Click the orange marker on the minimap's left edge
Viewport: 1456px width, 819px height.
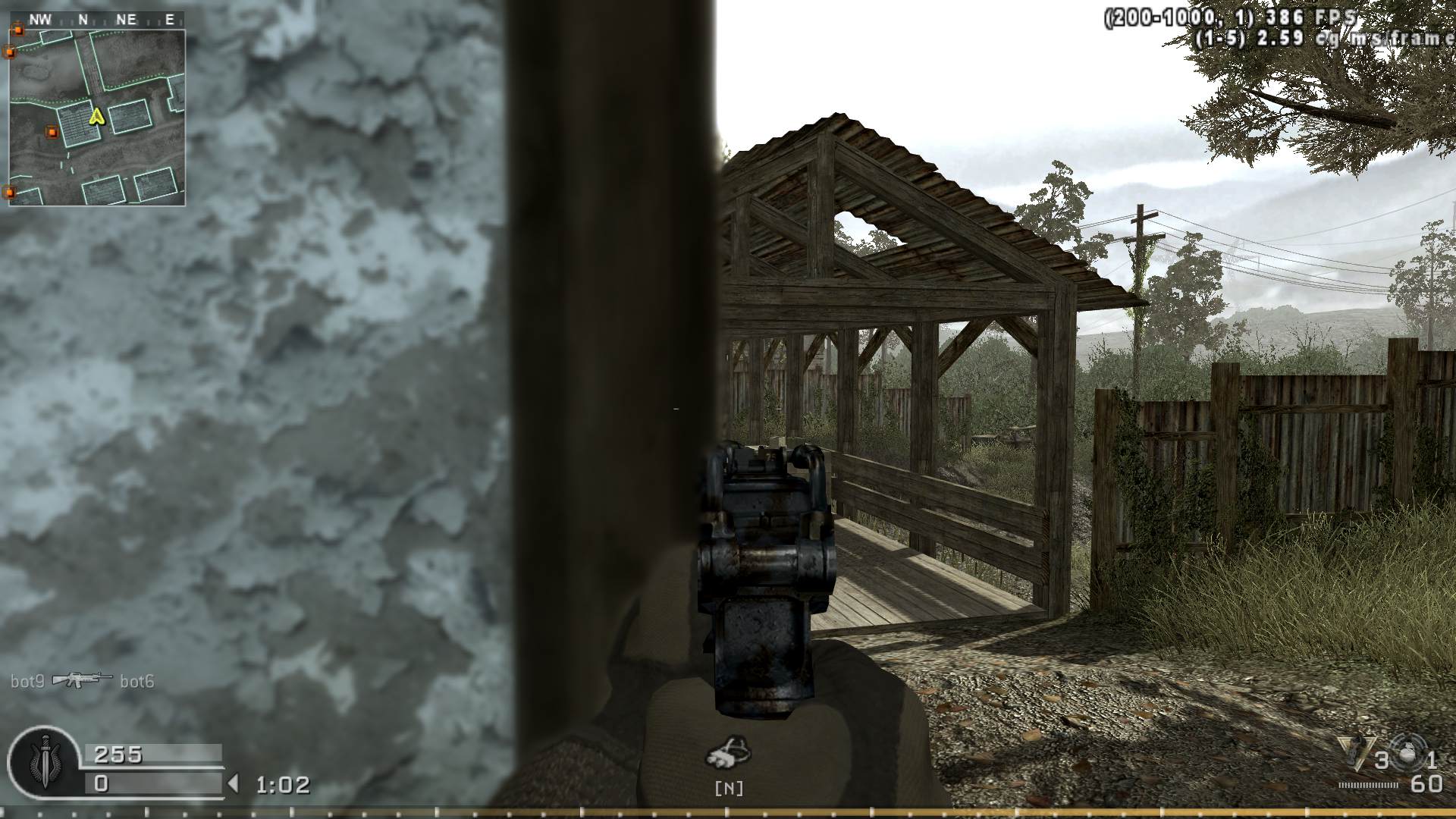click(10, 52)
